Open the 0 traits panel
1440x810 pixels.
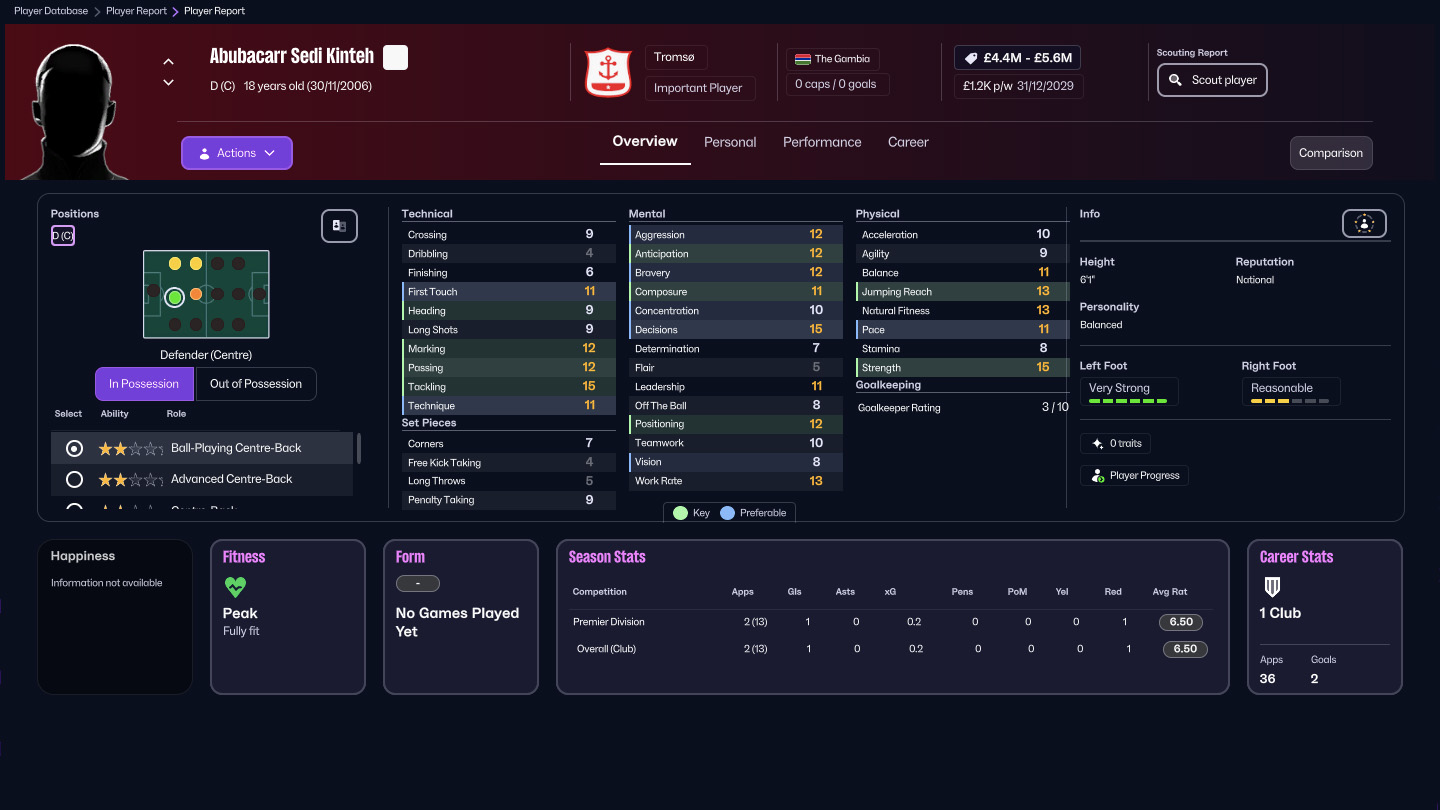tap(1115, 443)
